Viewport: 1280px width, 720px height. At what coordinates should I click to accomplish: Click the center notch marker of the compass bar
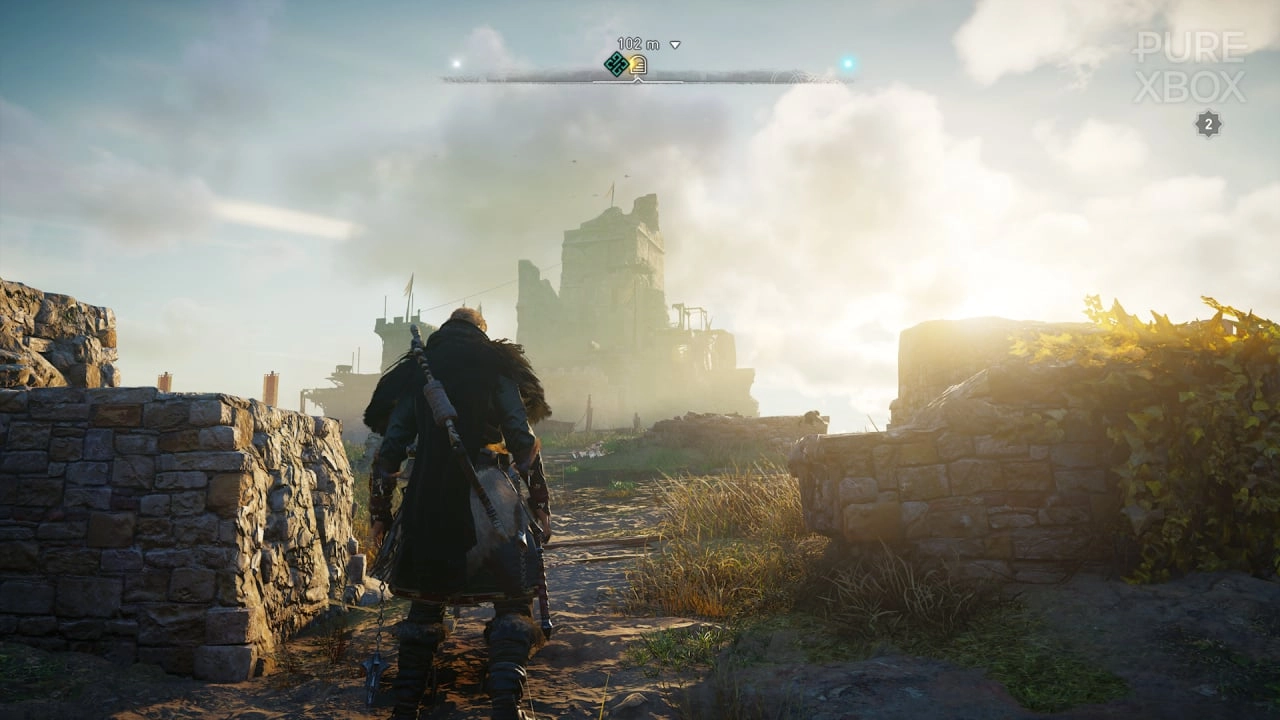pyautogui.click(x=638, y=80)
